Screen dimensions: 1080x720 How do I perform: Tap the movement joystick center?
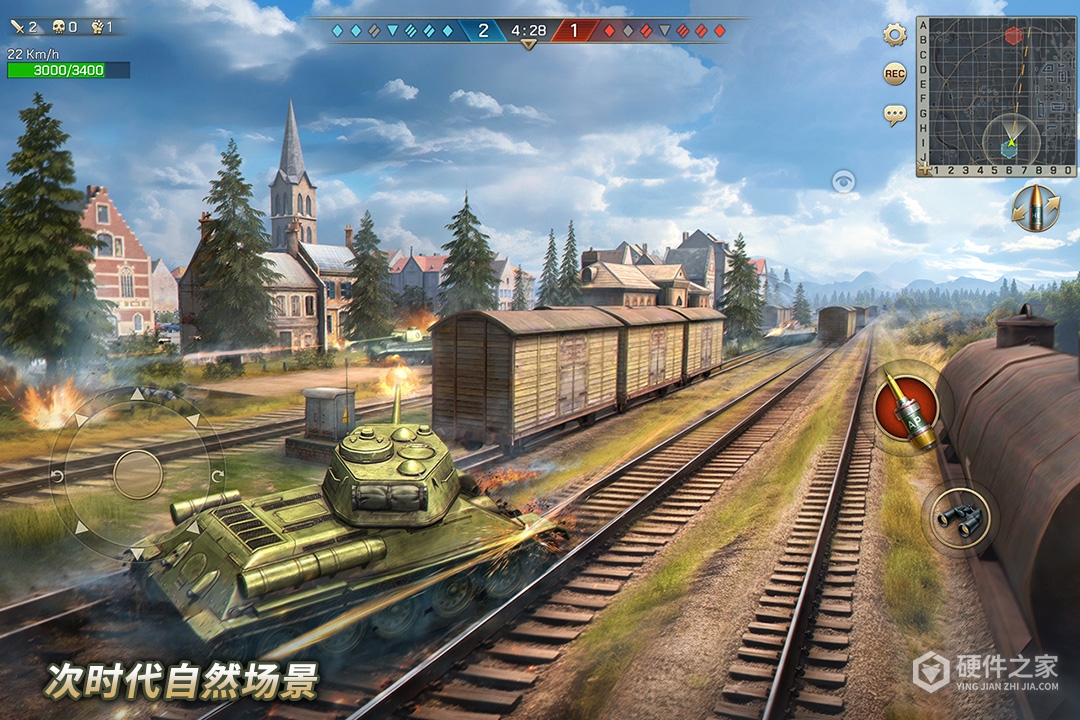138,474
